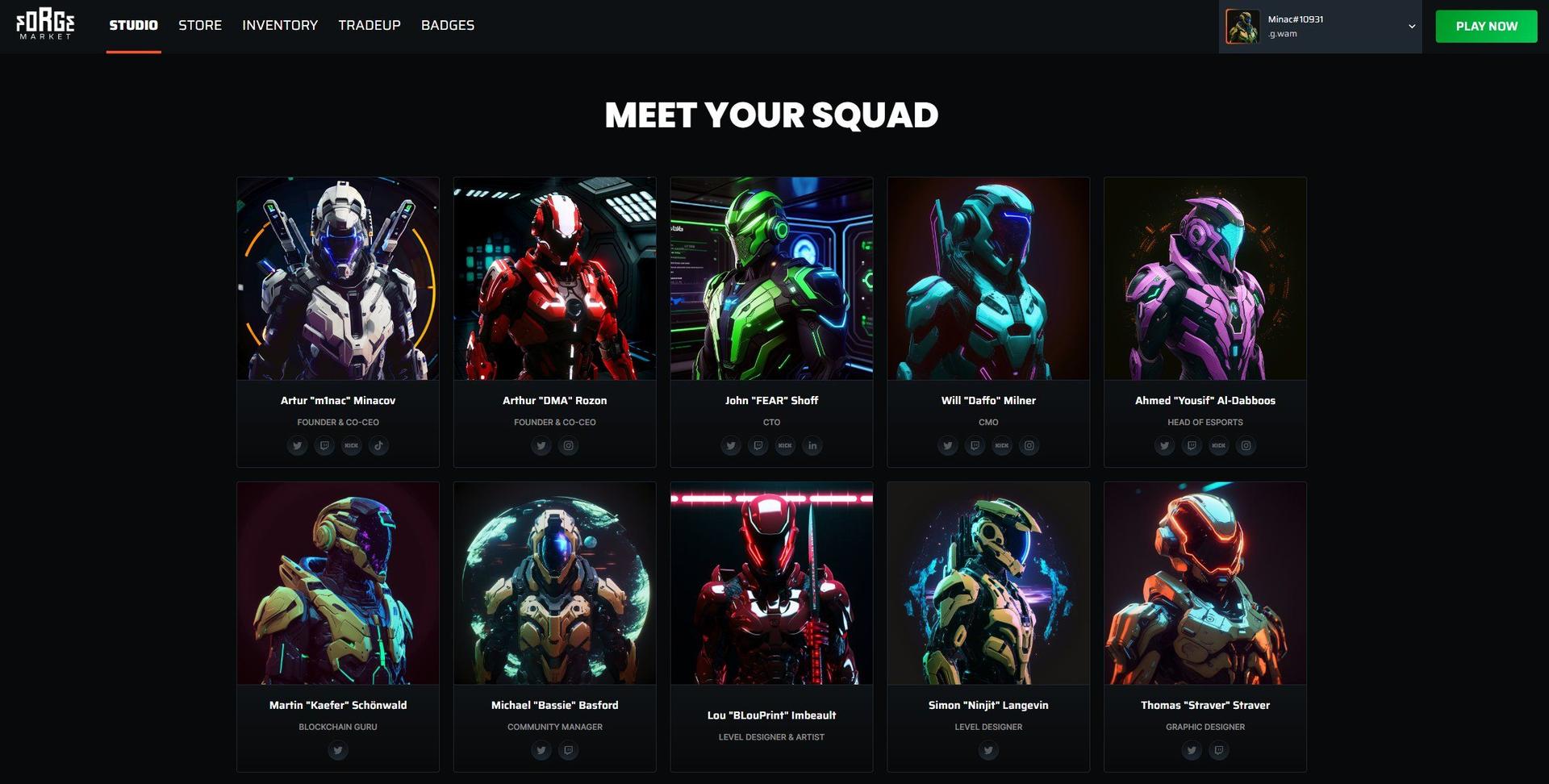Click the Forge Market logo
Screen dimensions: 1549x784
point(46,25)
